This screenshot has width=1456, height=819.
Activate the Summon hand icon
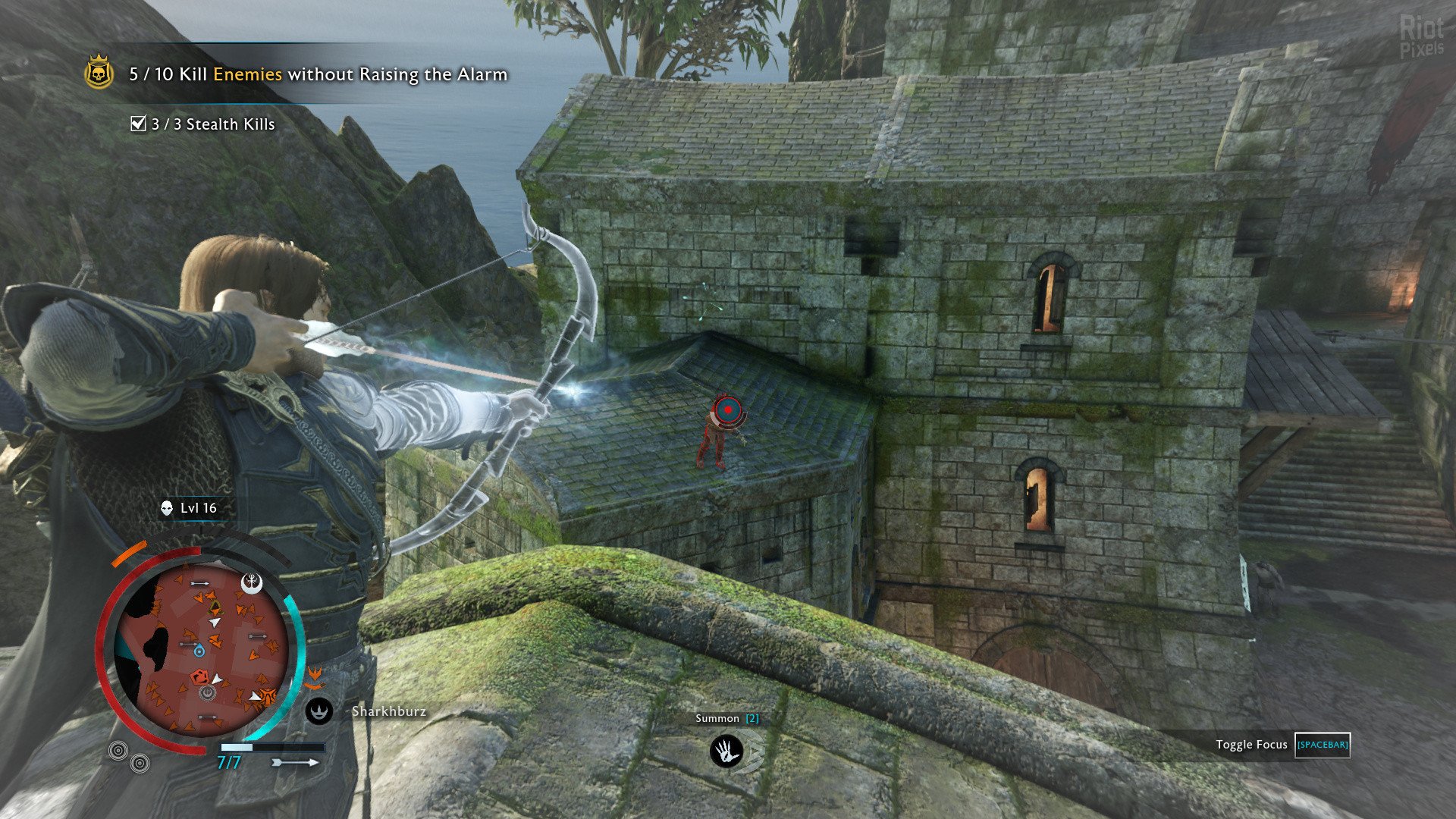point(726,751)
